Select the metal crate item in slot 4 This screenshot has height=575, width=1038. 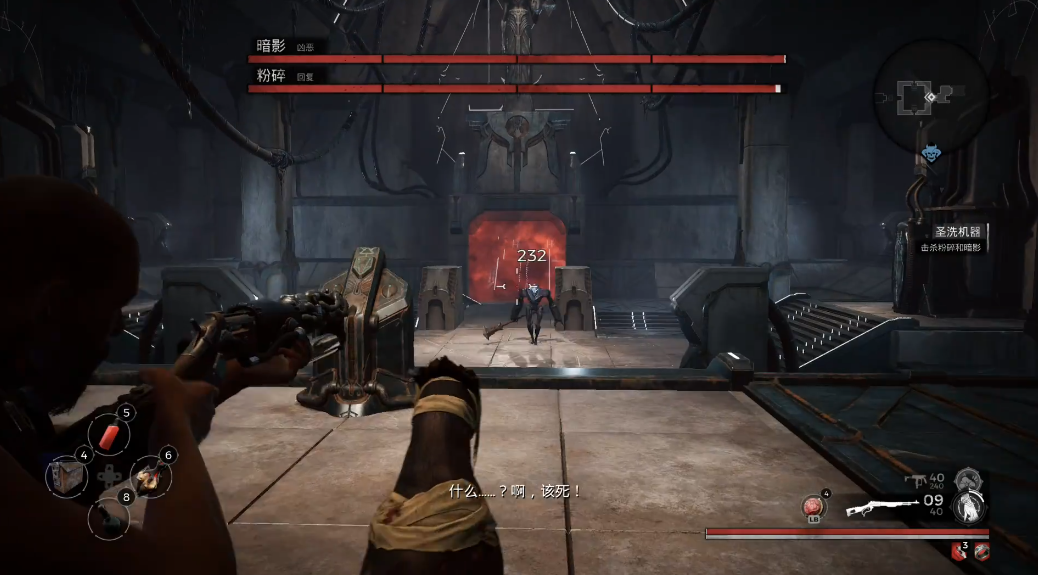click(68, 474)
